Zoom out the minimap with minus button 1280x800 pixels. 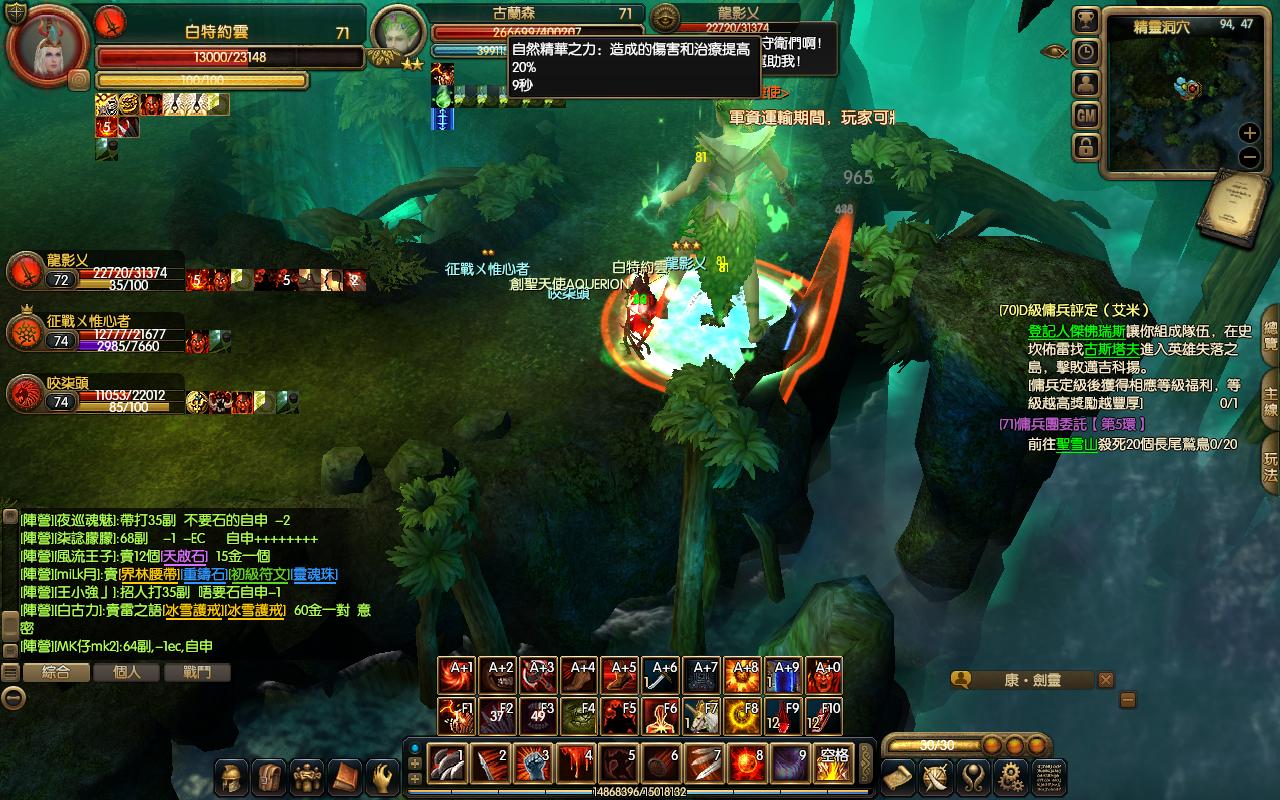click(1249, 157)
